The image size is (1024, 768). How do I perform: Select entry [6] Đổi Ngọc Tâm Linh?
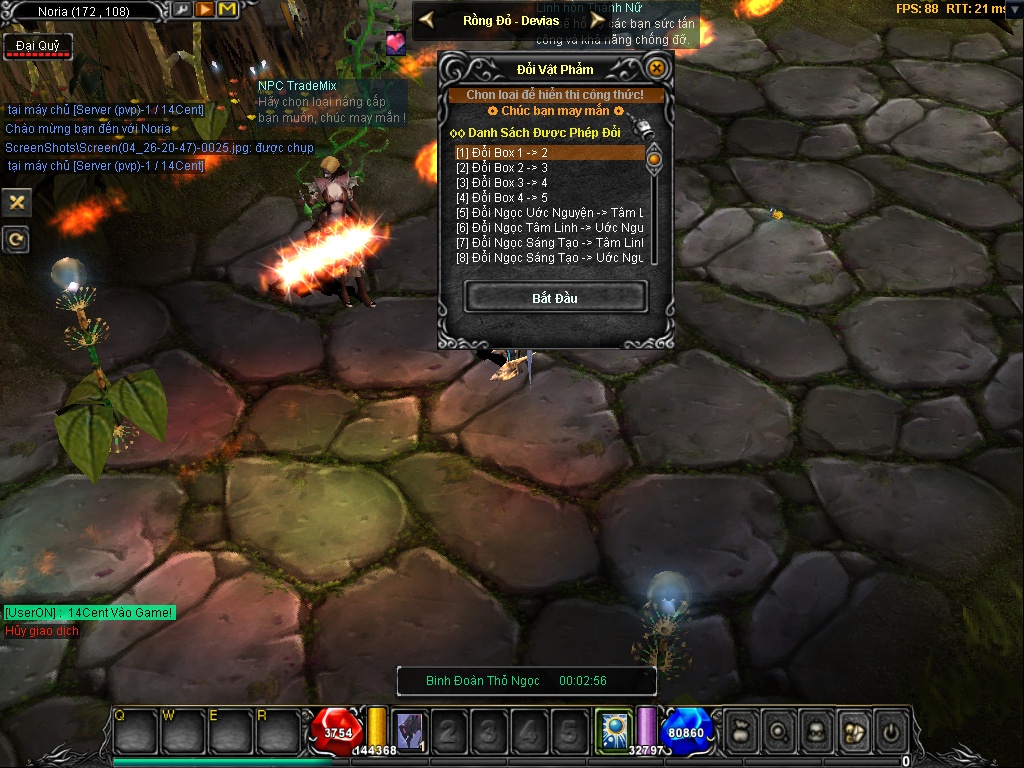(548, 228)
